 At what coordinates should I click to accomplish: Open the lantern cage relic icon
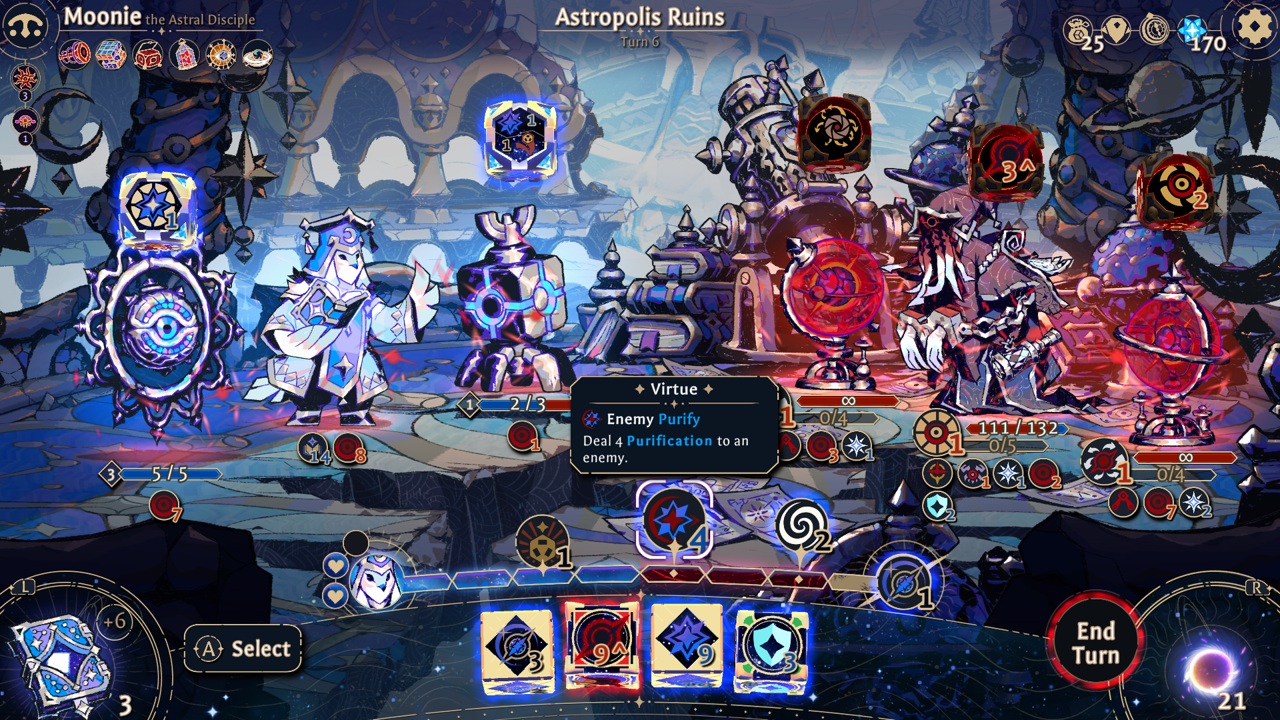point(183,55)
